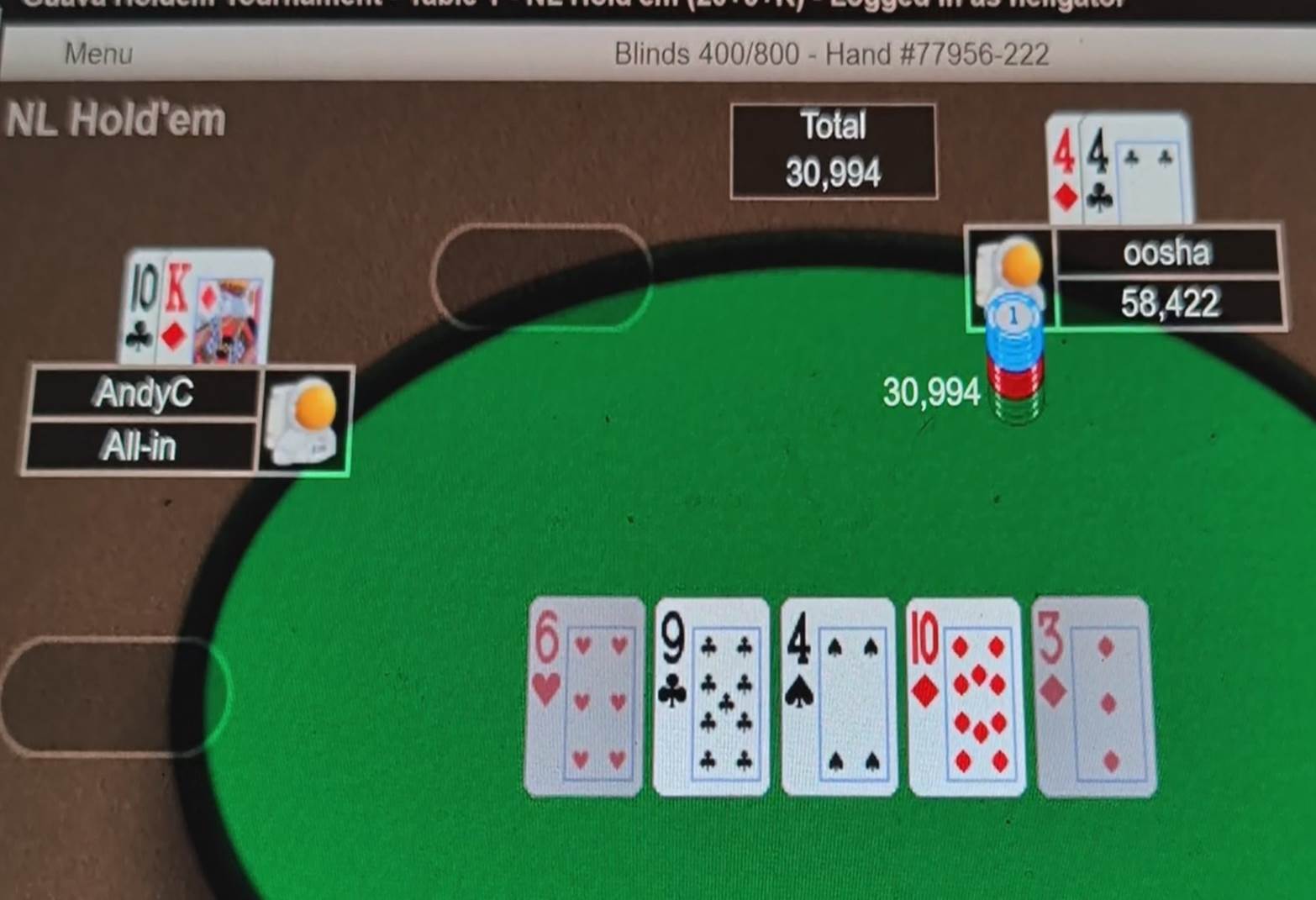
Task: Click the 30,994 bet amount on the table
Action: 933,391
